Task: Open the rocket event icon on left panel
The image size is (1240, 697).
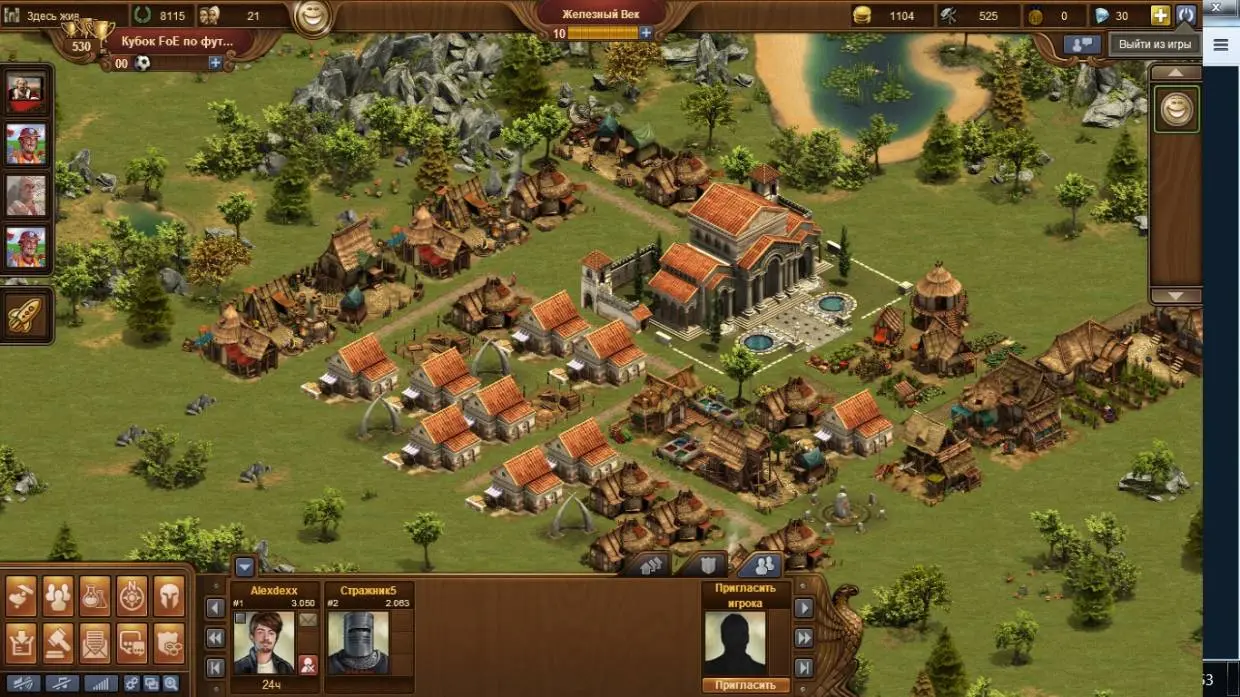Action: (x=25, y=316)
